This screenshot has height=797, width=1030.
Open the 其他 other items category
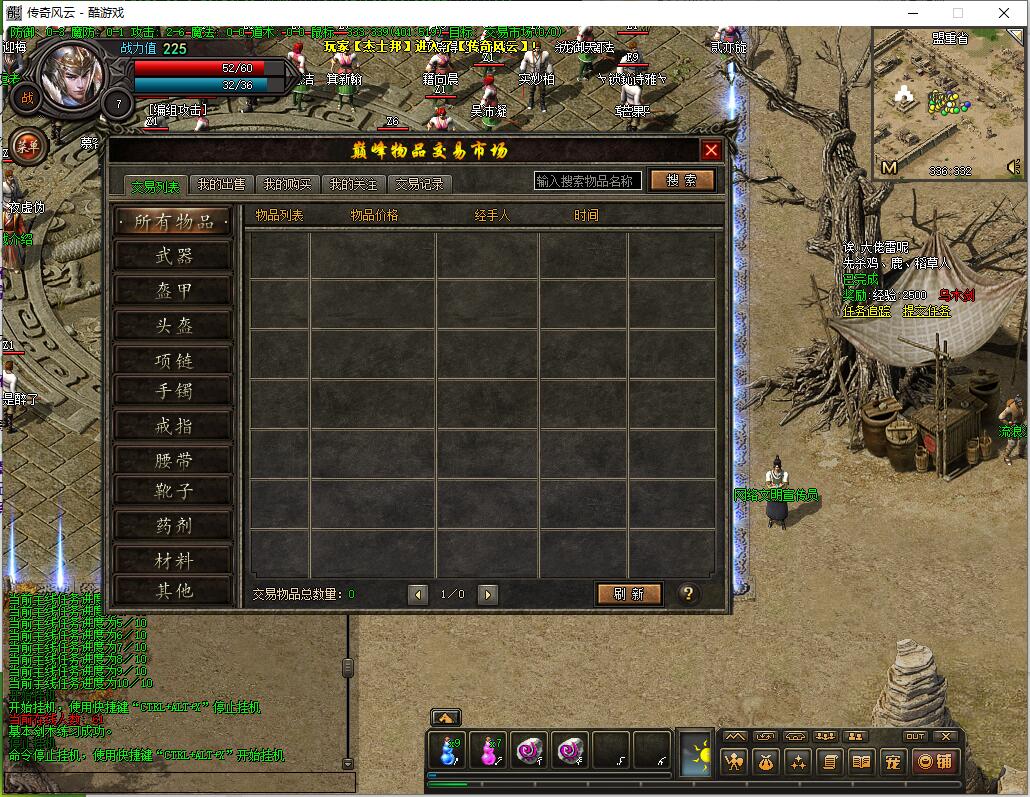tap(174, 591)
